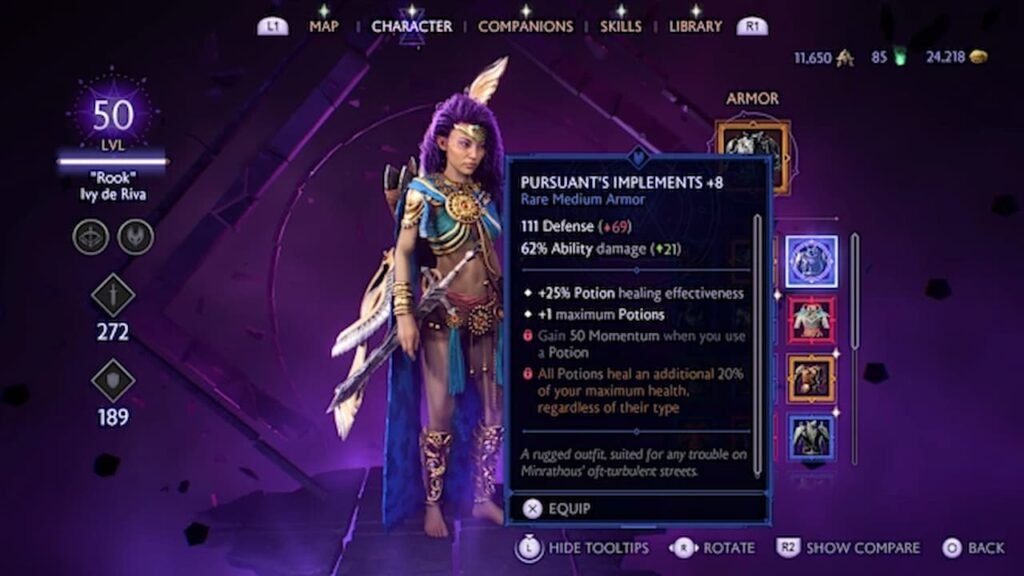
Task: Choose the red-framed armor item
Action: coord(811,320)
